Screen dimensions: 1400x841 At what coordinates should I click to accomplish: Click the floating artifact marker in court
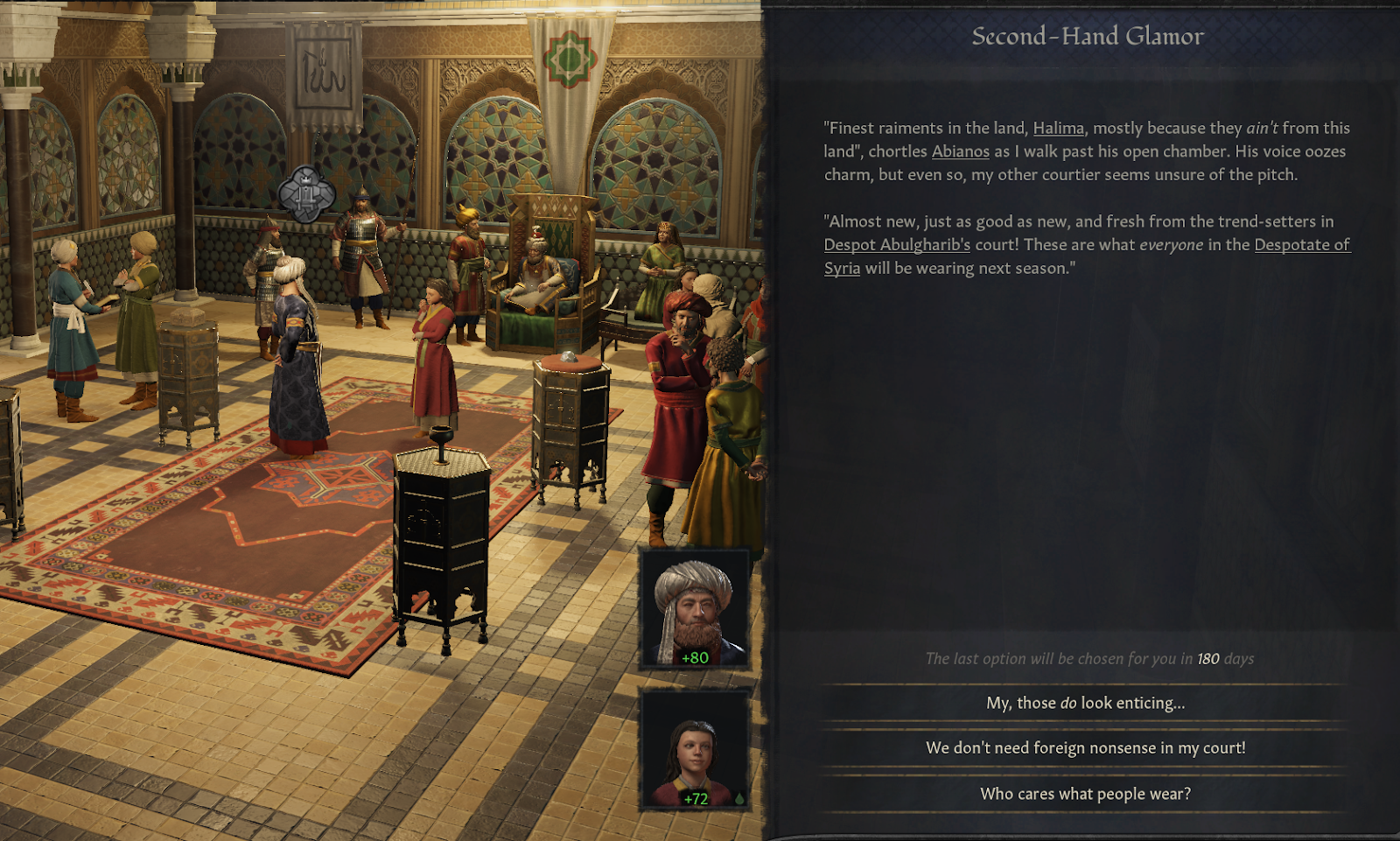click(306, 193)
